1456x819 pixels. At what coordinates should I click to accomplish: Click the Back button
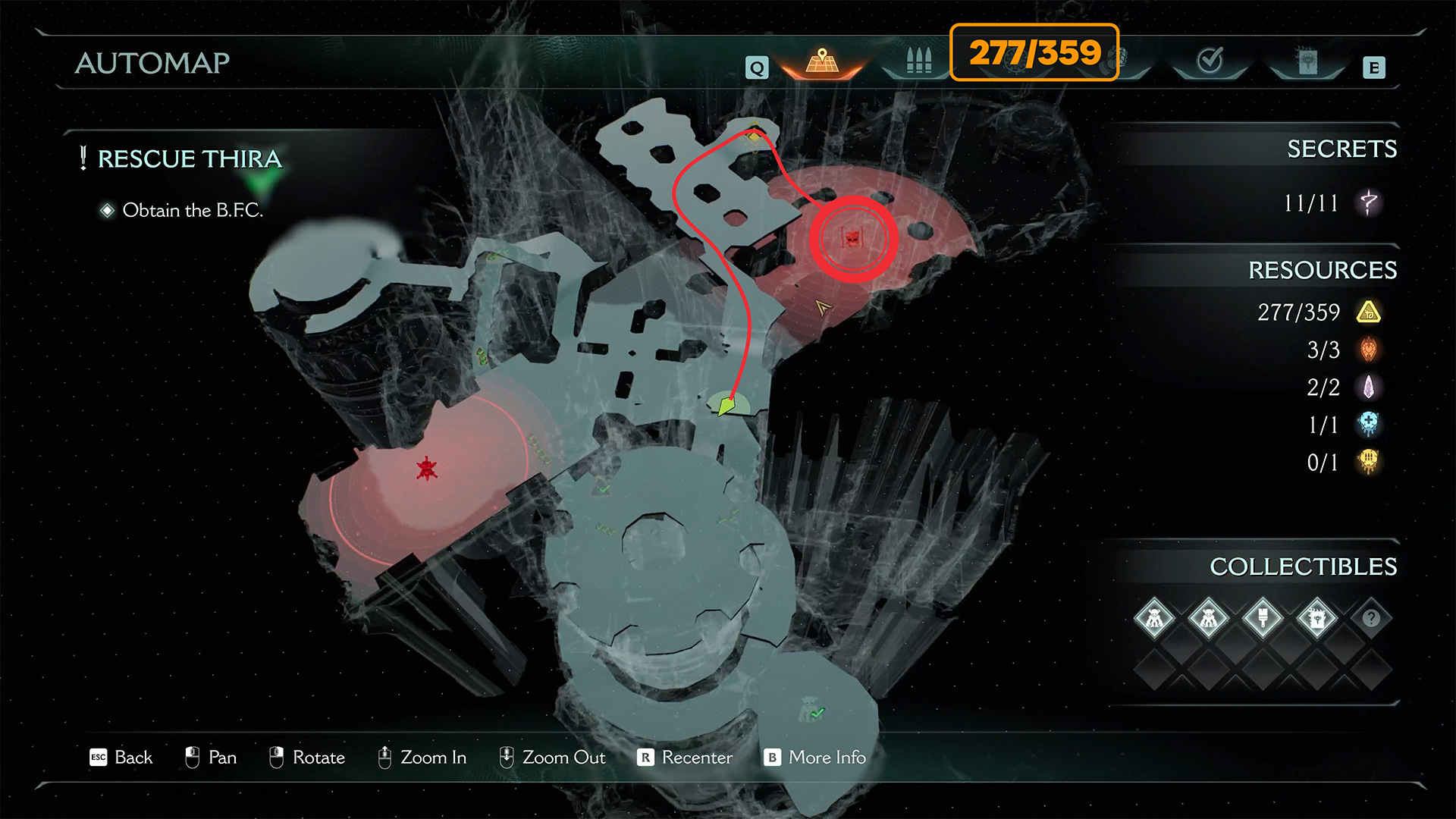tap(121, 758)
